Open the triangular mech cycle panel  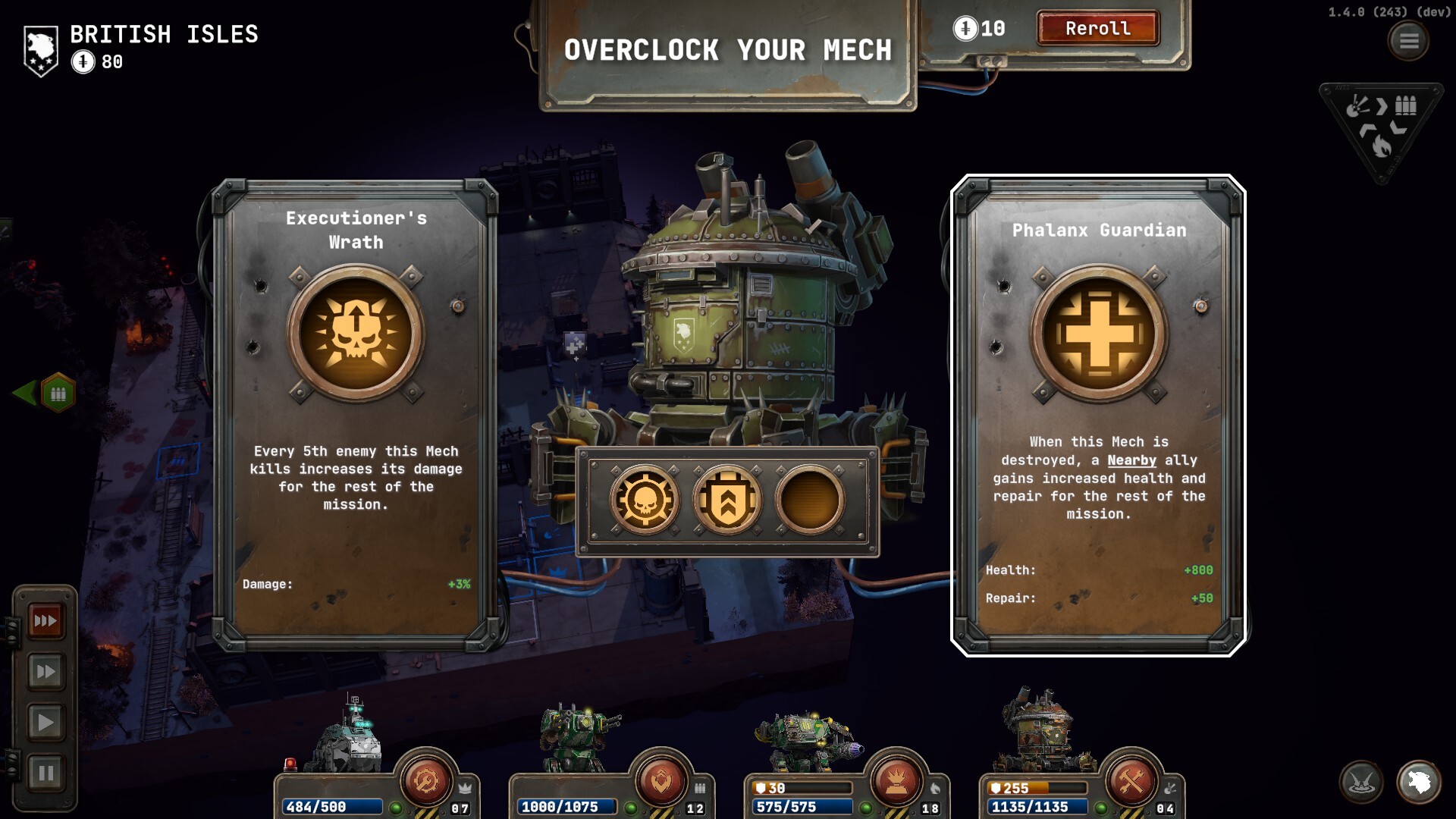(x=1381, y=127)
